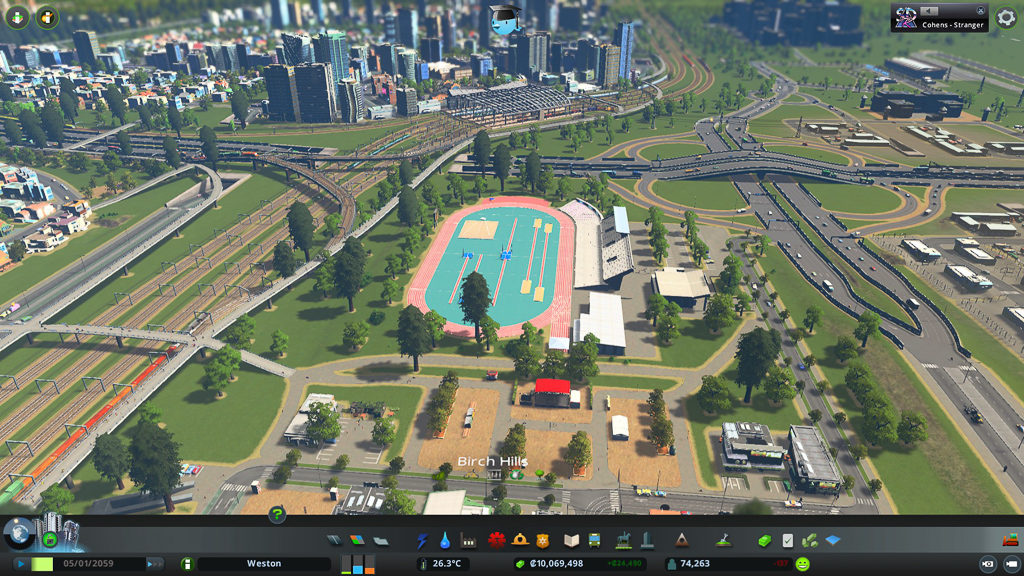Click the Chirper bird icon
This screenshot has width=1024, height=576.
point(504,17)
